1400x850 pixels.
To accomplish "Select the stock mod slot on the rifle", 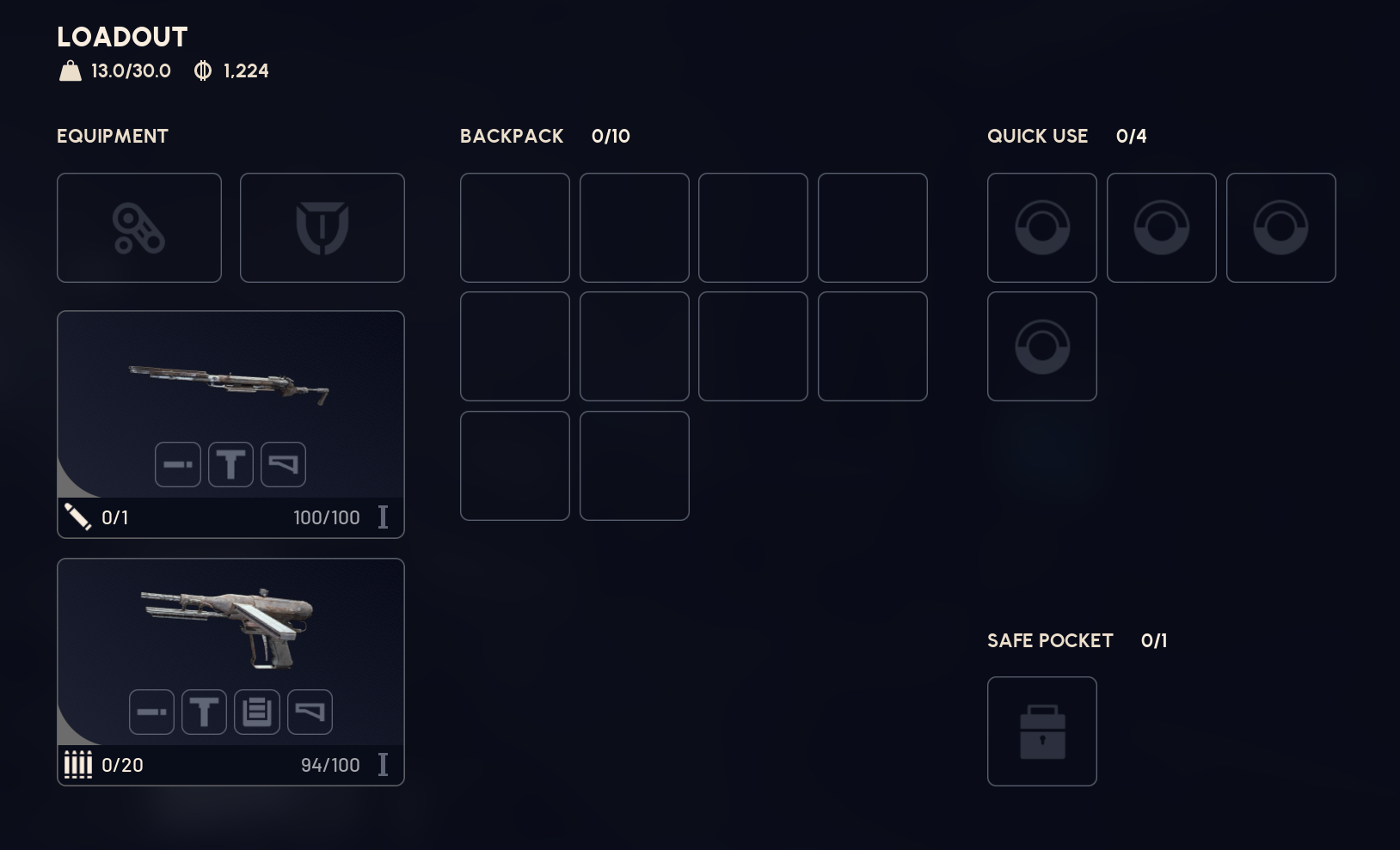I will click(283, 463).
